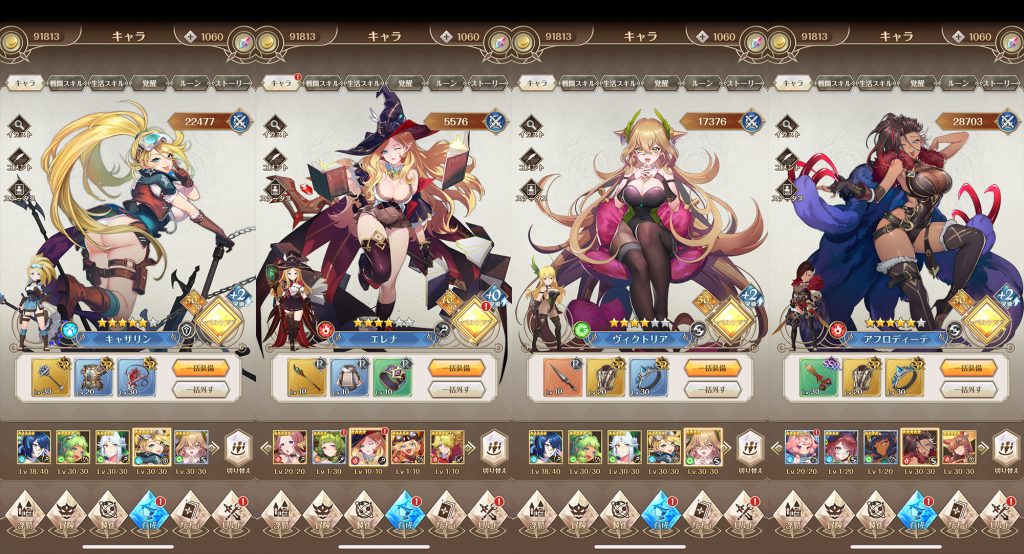This screenshot has width=1024, height=554.
Task: Choose エレナ's gray robe equipment slot
Action: (x=349, y=377)
